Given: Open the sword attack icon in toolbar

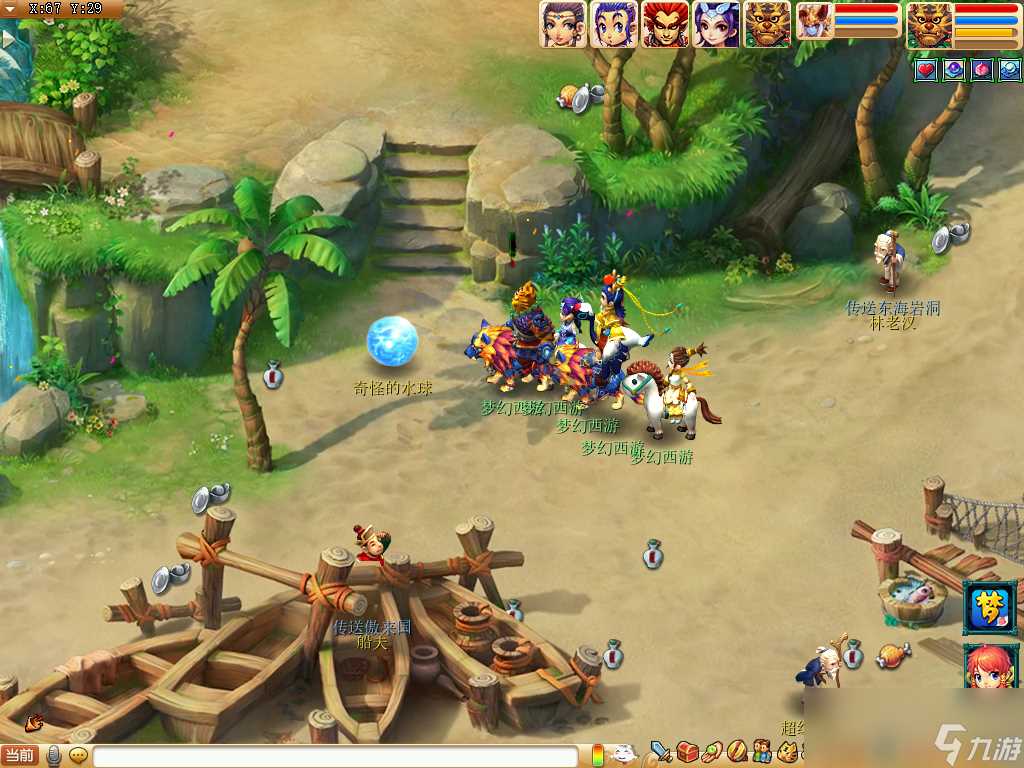Looking at the screenshot, I should pyautogui.click(x=661, y=750).
